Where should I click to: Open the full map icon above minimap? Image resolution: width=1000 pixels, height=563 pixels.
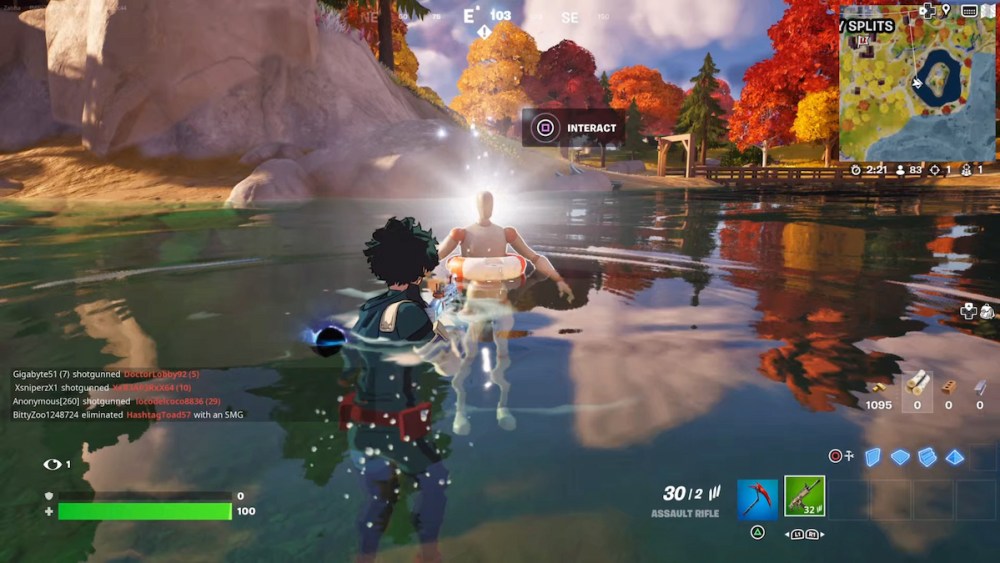(x=988, y=11)
